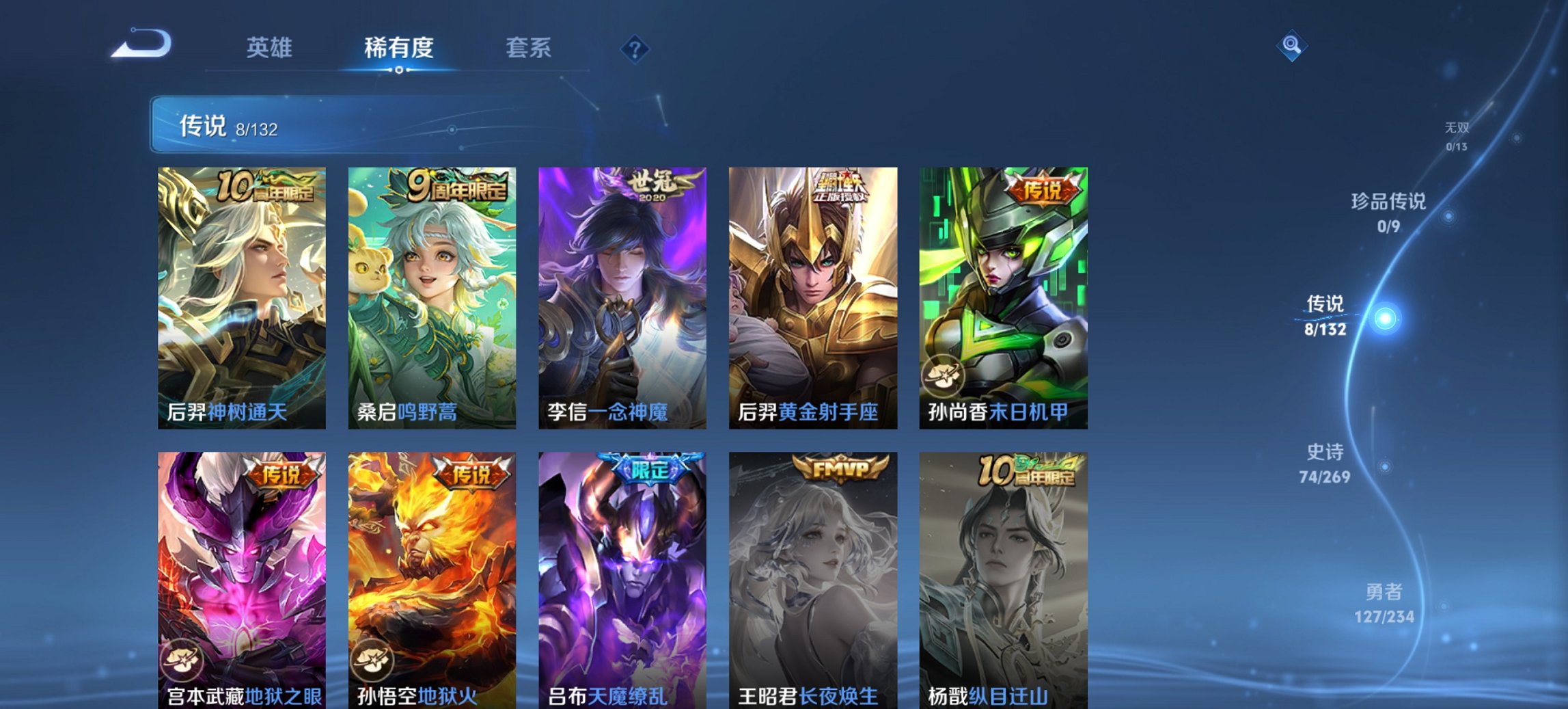The image size is (1568, 709).
Task: Switch to the 套系 tab
Action: click(529, 48)
